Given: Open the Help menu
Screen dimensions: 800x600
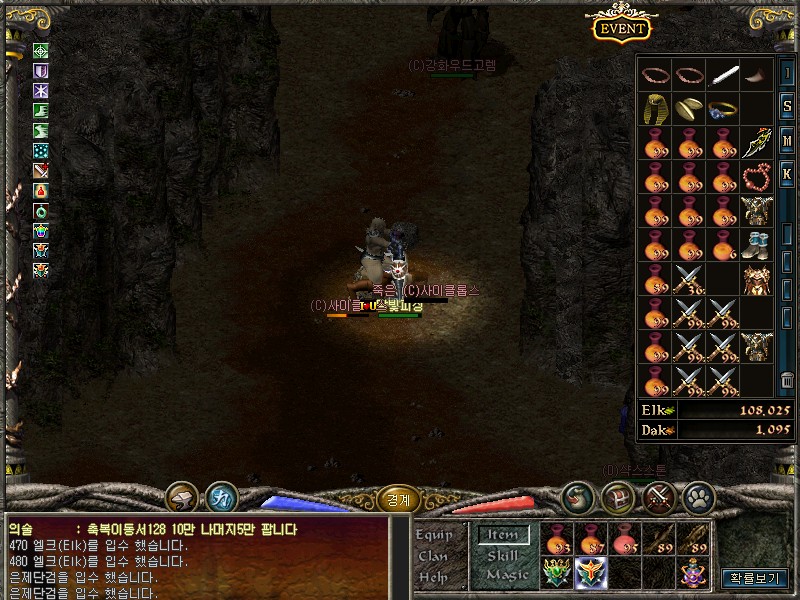Looking at the screenshot, I should 433,577.
